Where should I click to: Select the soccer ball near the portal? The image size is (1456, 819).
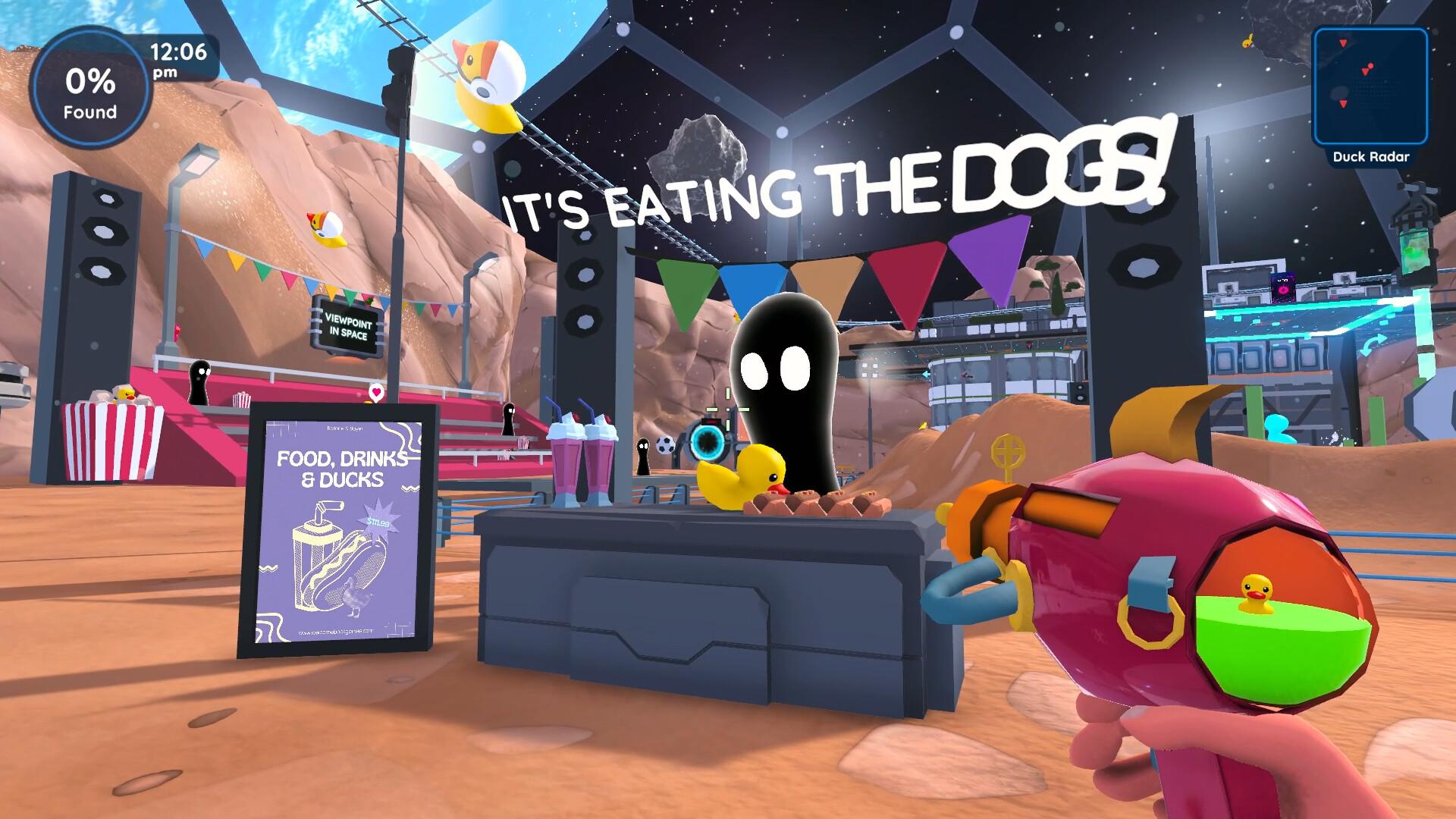(x=666, y=447)
